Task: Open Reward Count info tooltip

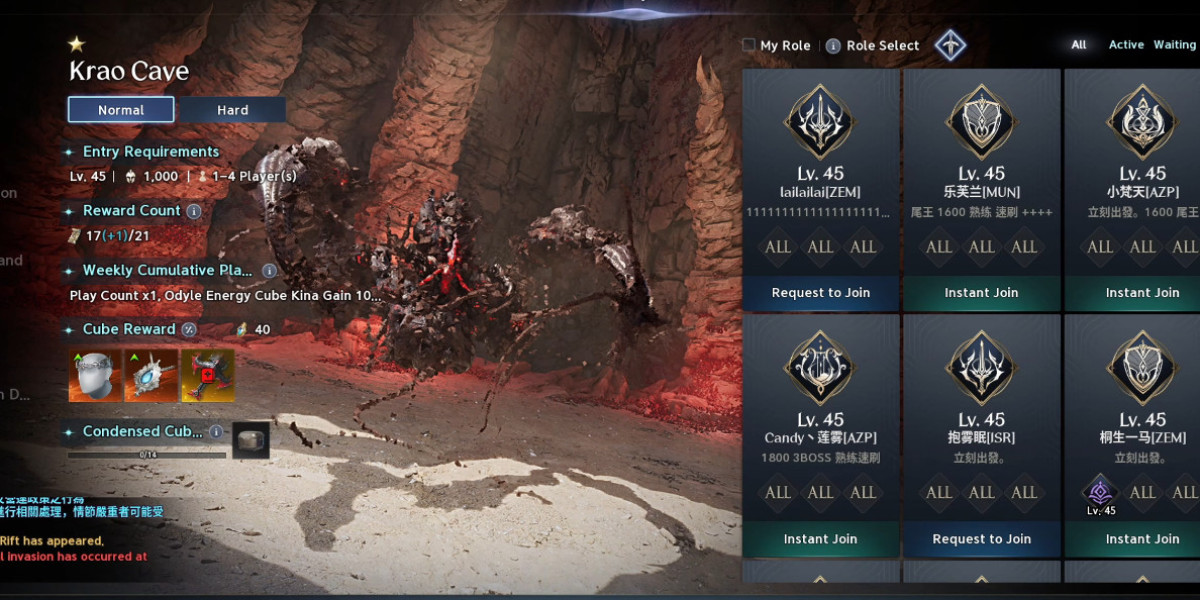Action: 194,211
